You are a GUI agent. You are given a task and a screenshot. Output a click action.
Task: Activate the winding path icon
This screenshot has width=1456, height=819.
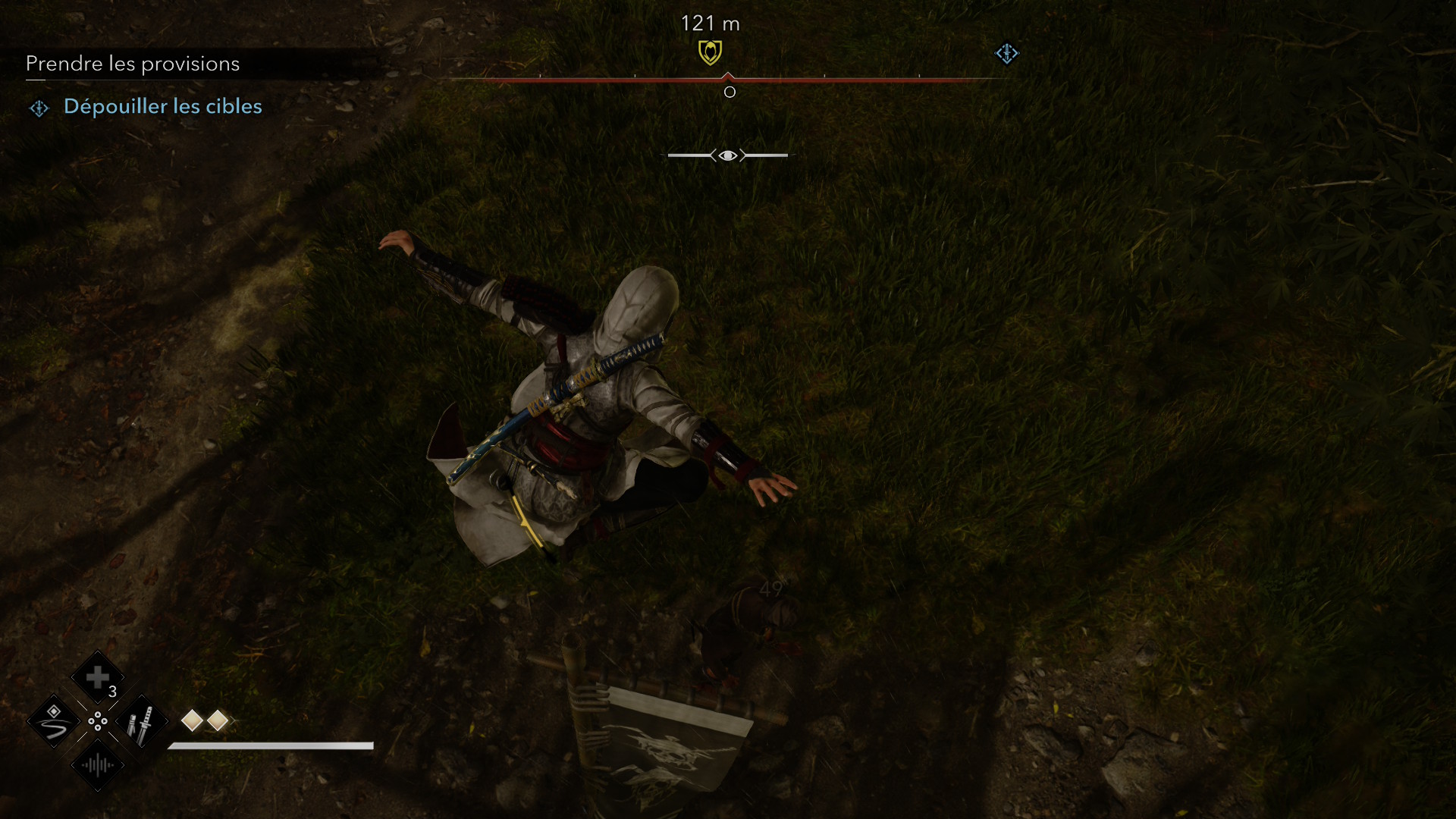pyautogui.click(x=54, y=721)
